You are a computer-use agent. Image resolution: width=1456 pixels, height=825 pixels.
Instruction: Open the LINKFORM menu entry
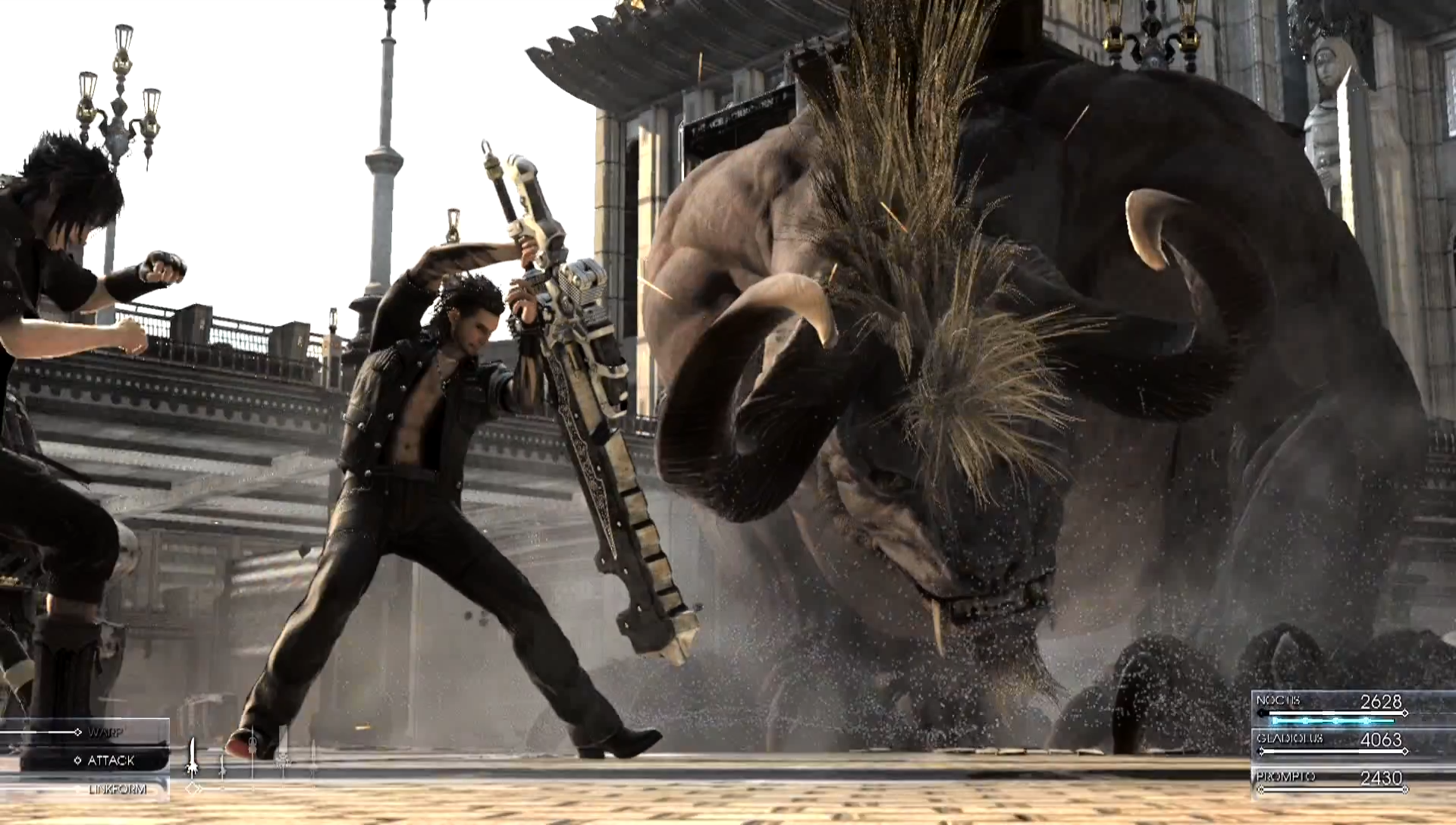[x=118, y=789]
